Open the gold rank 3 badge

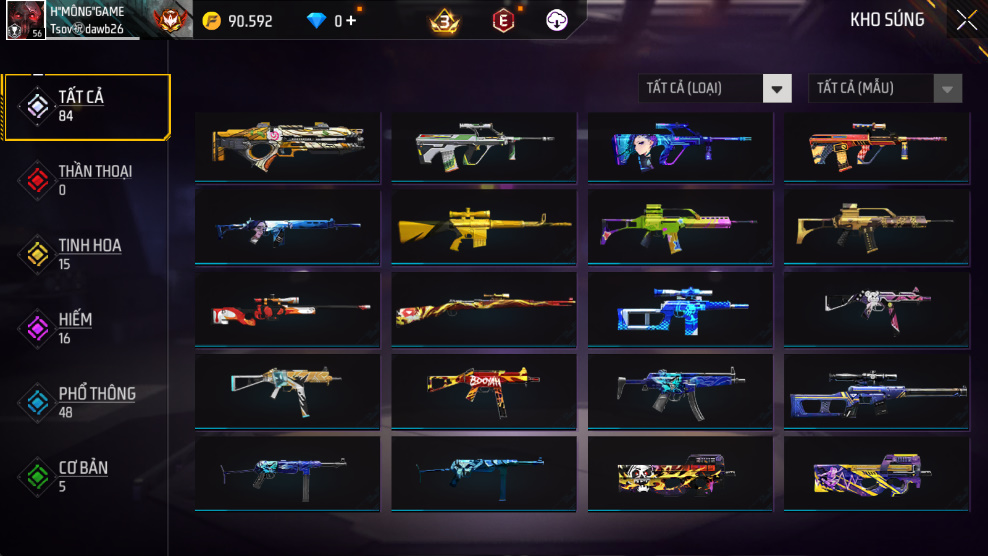click(444, 20)
